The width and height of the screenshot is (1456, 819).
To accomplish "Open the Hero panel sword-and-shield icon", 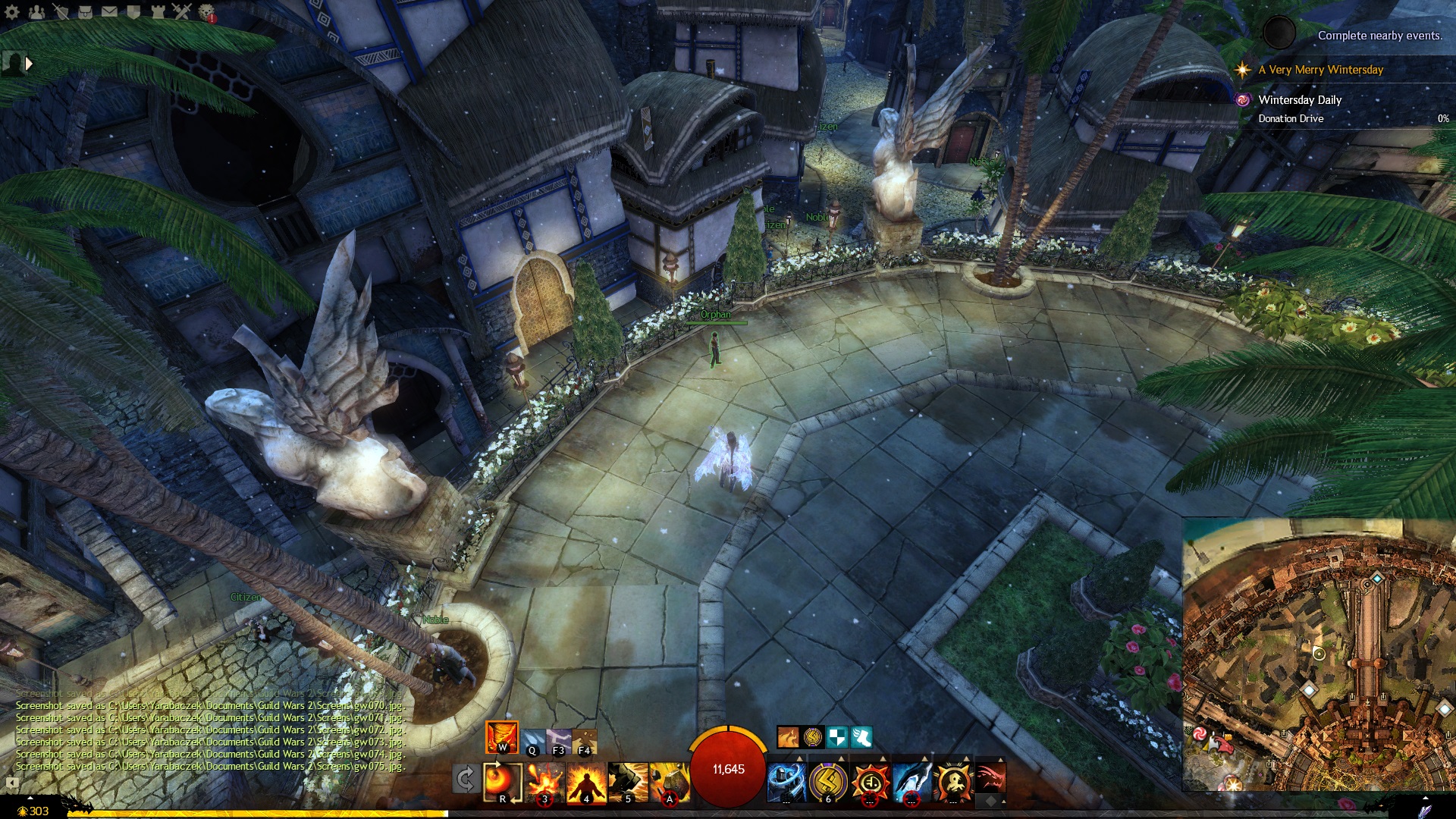I will point(61,11).
